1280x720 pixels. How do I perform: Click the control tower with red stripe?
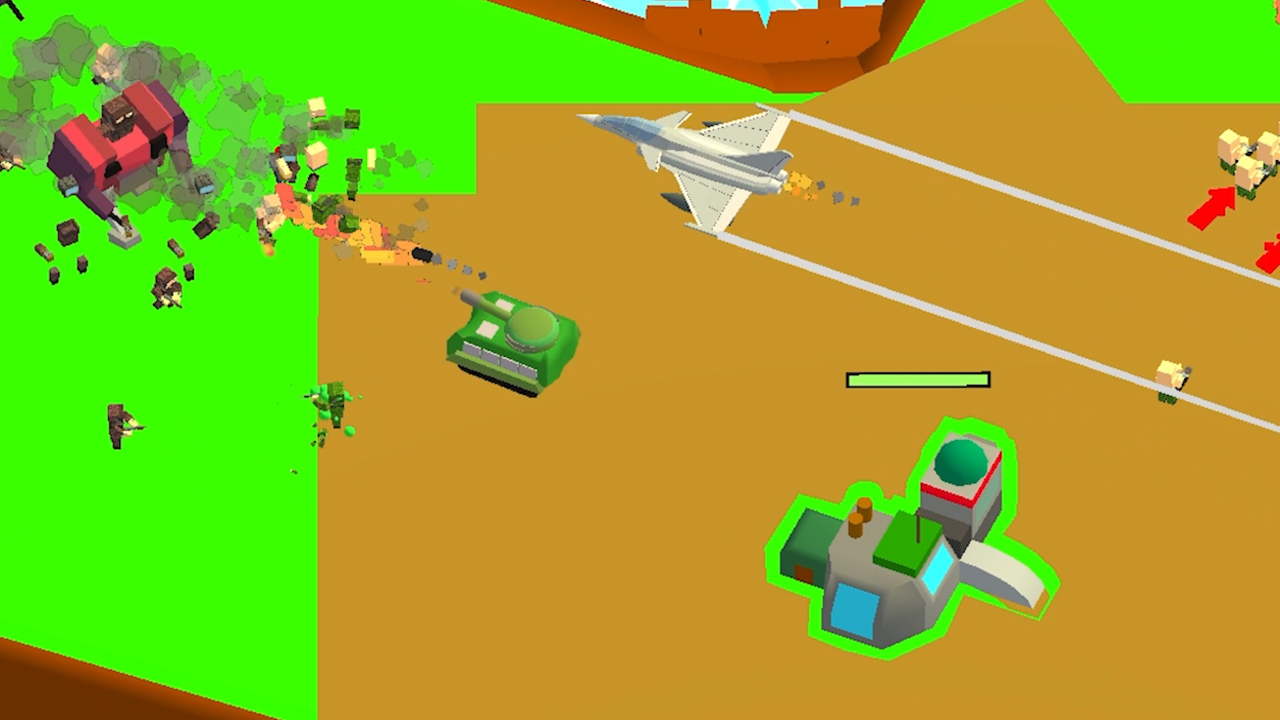(960, 495)
